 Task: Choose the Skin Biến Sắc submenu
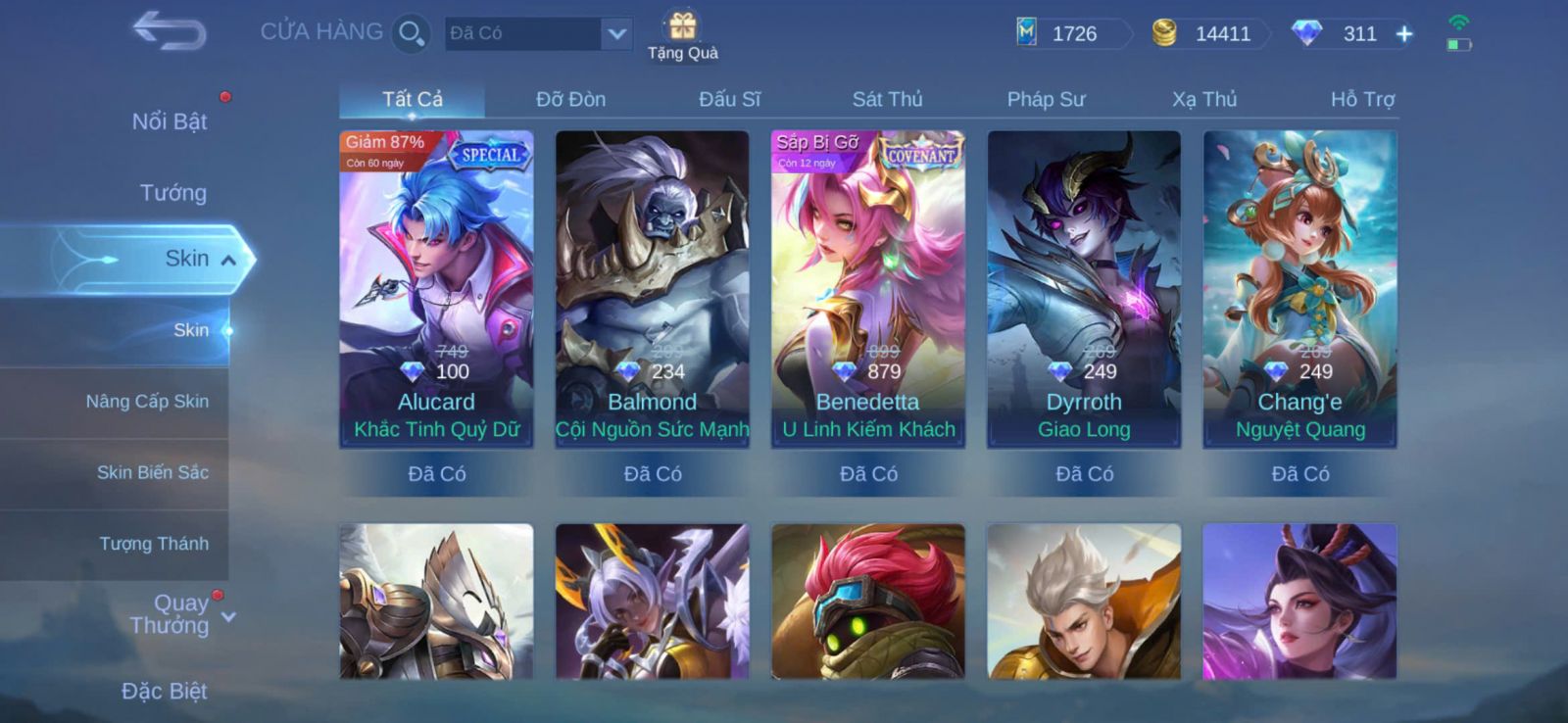[152, 473]
